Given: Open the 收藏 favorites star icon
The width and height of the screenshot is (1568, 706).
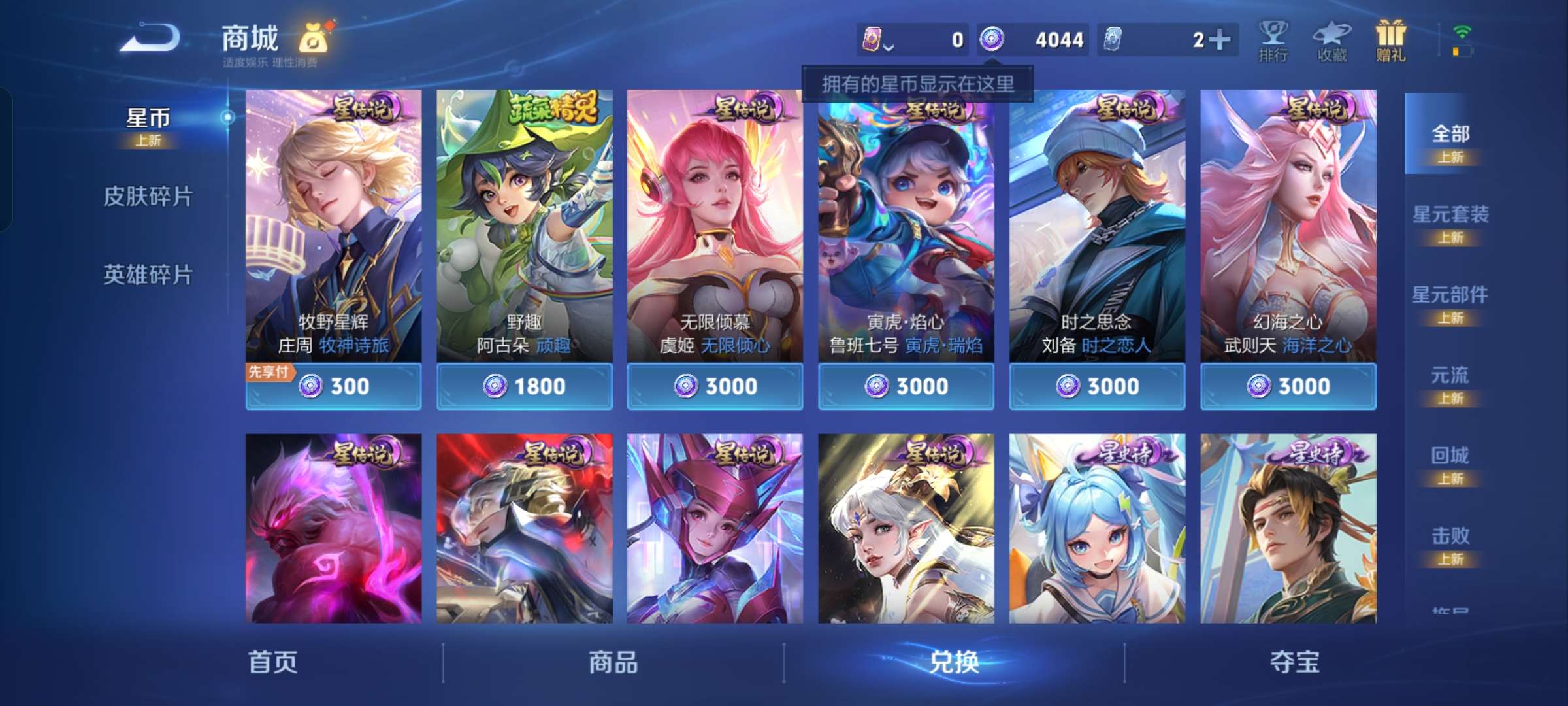Looking at the screenshot, I should [1333, 39].
